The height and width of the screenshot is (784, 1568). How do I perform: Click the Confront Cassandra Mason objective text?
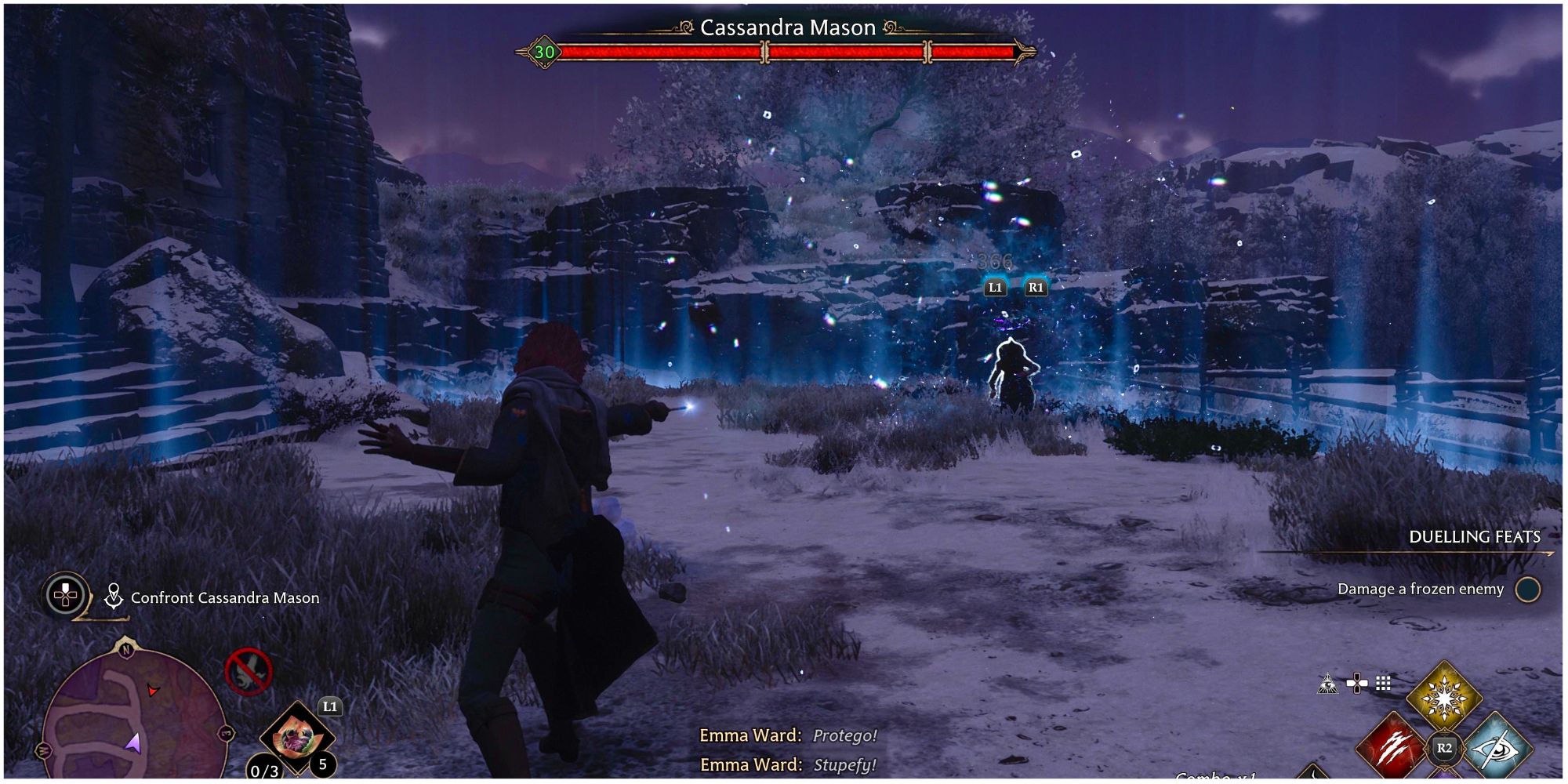click(x=226, y=598)
